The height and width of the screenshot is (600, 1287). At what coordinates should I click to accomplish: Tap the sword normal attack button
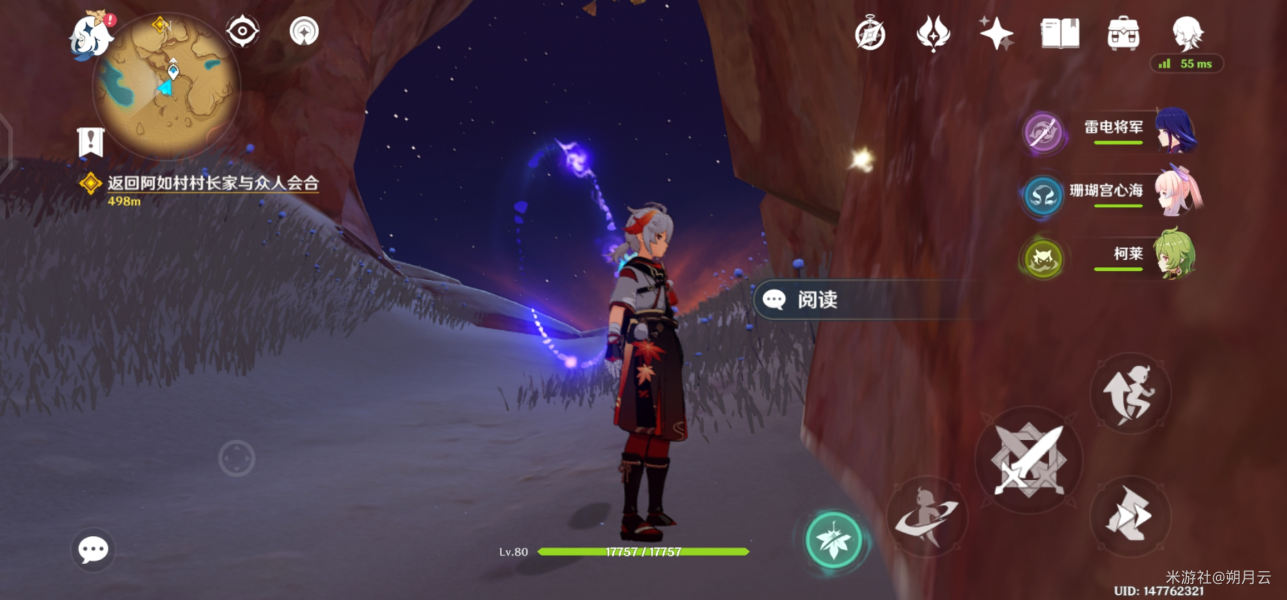point(1028,461)
